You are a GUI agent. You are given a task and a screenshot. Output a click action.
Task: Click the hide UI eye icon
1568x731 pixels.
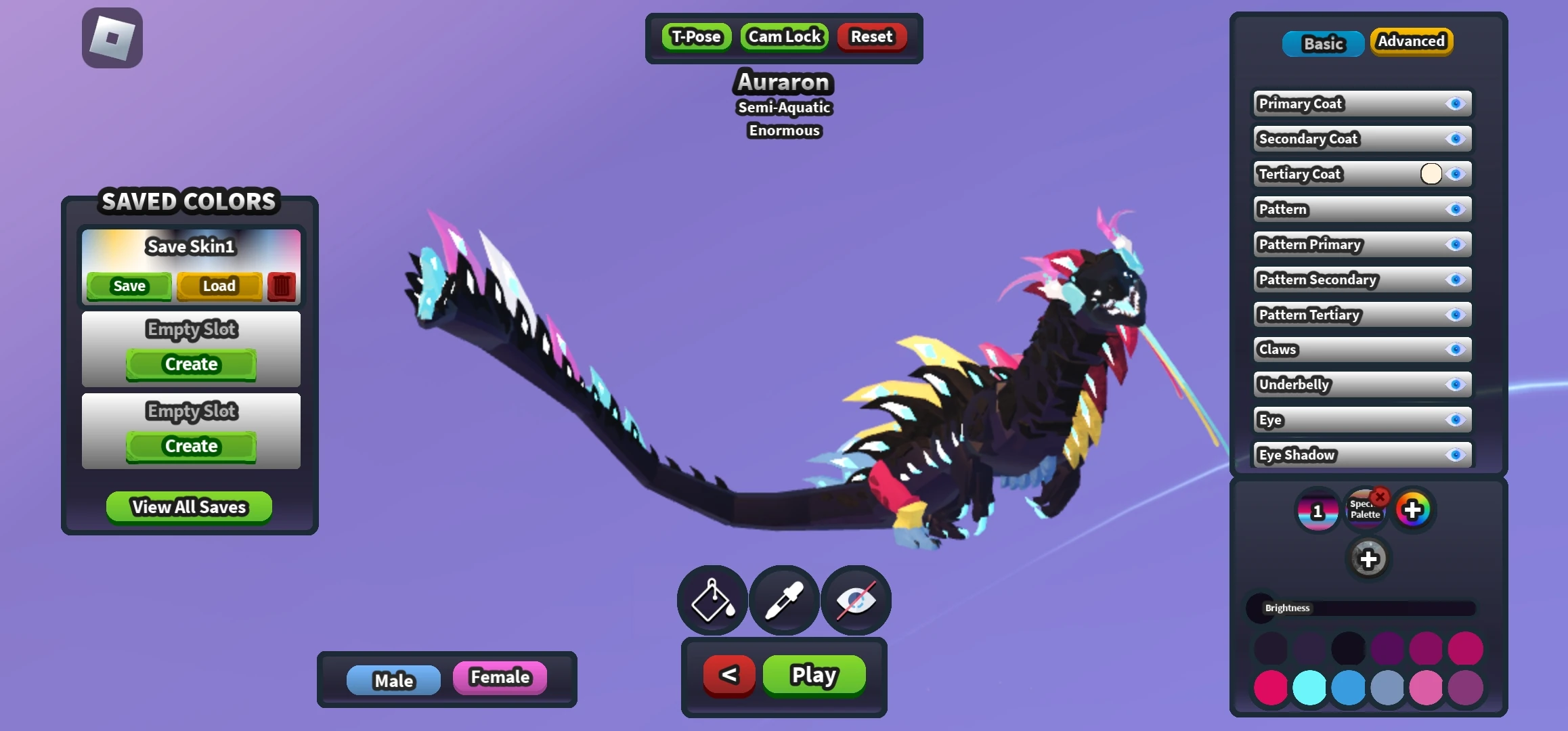coord(856,600)
